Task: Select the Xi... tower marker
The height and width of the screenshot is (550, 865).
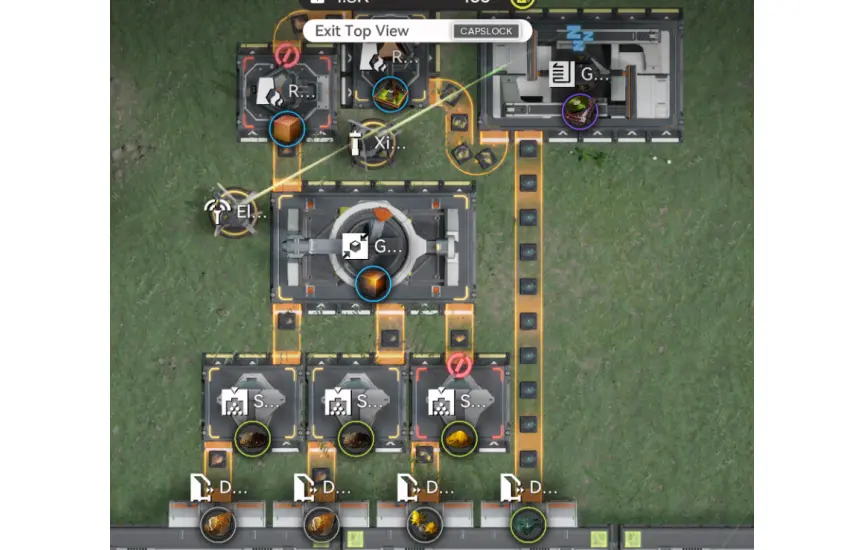Action: (371, 144)
